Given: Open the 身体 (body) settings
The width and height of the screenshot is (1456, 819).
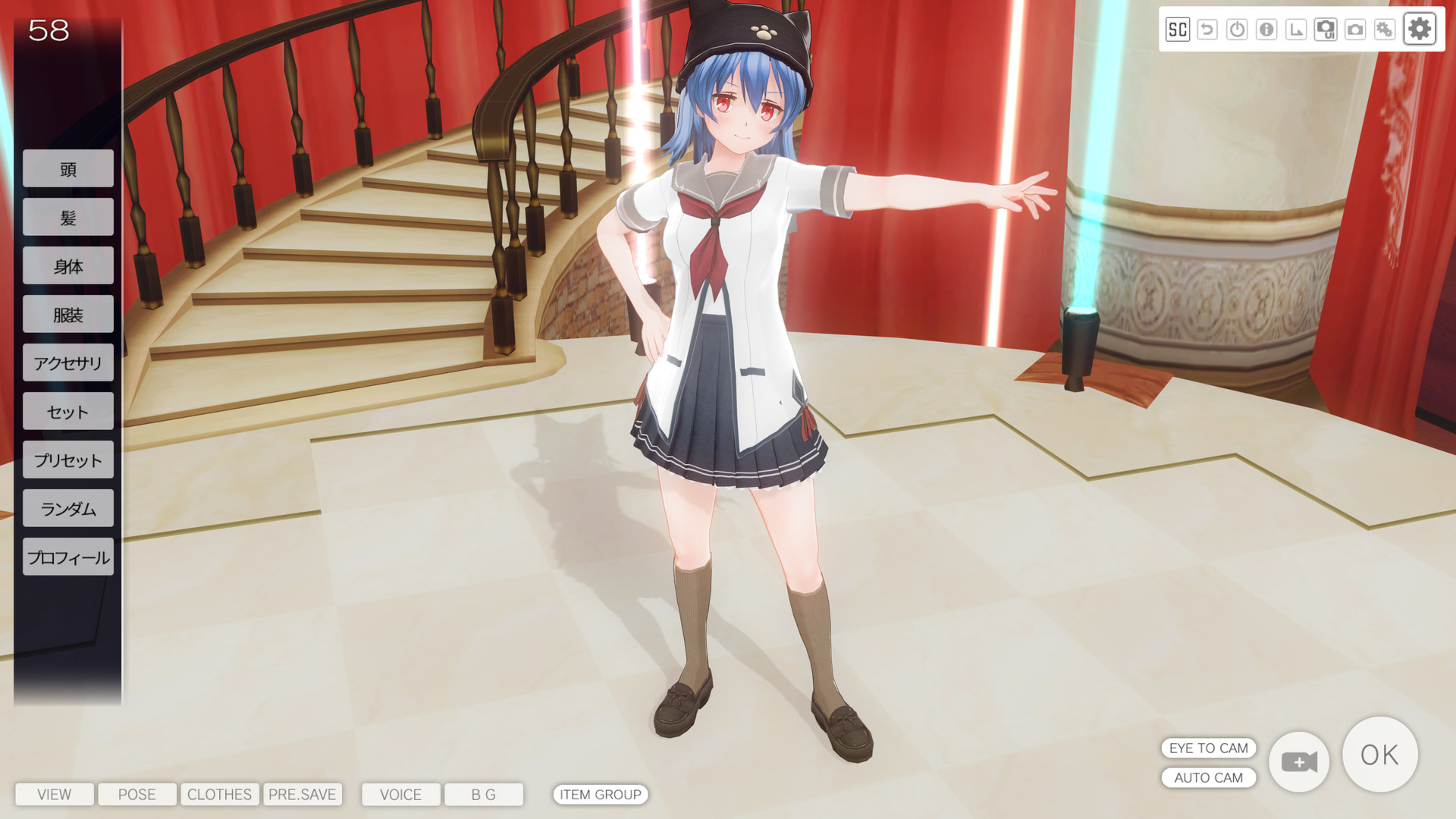Looking at the screenshot, I should tap(68, 266).
